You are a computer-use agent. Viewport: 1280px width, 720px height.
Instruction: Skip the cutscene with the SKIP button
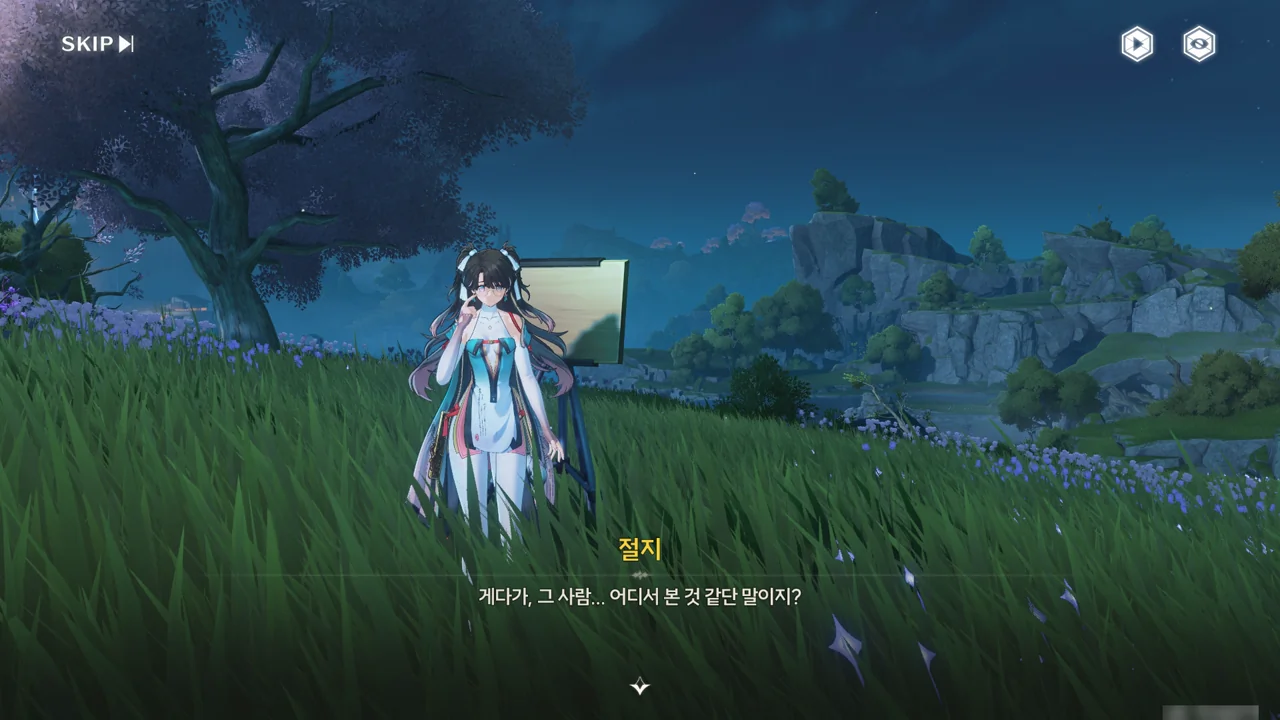tap(97, 44)
